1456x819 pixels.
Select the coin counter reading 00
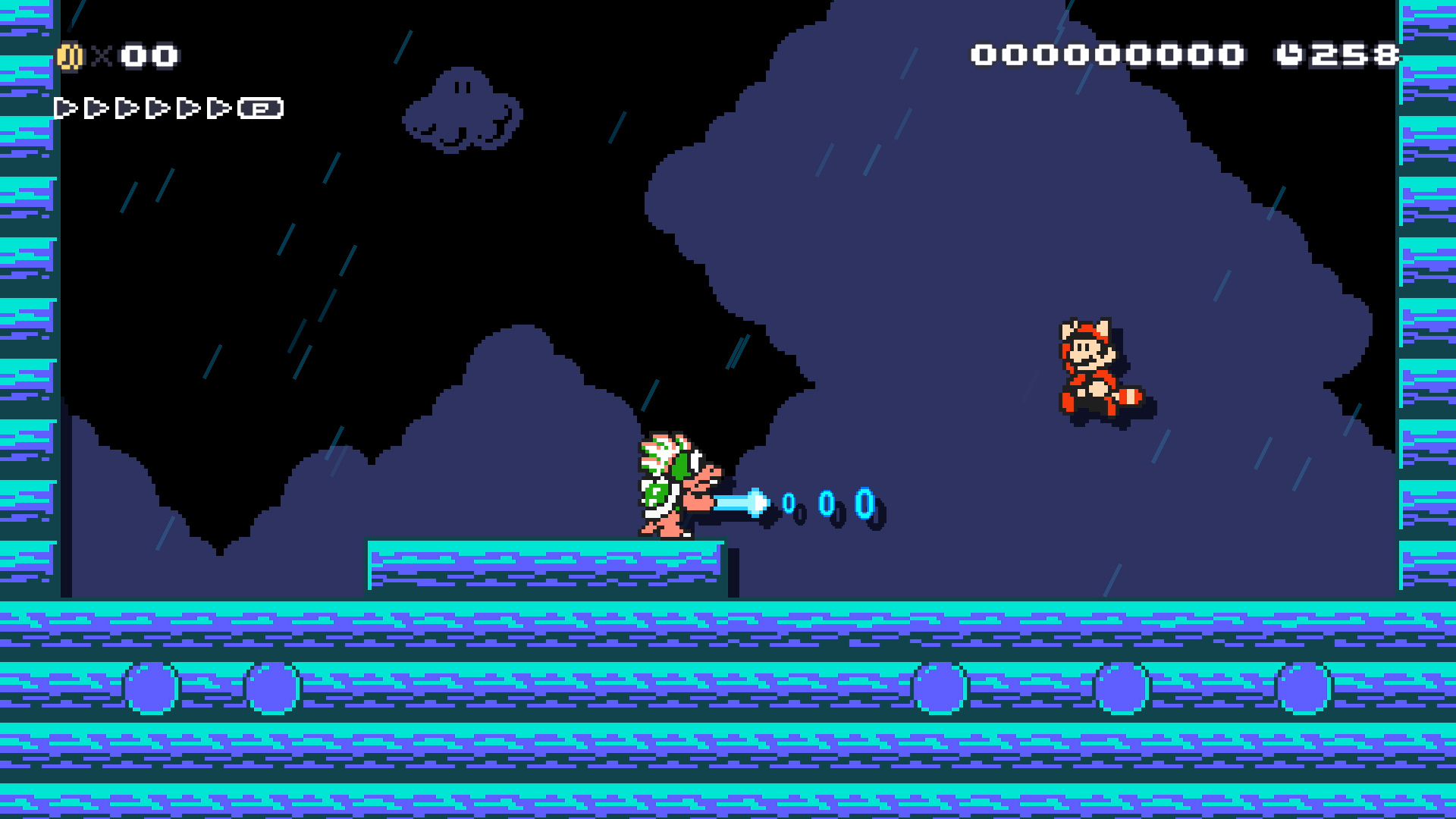(x=148, y=55)
